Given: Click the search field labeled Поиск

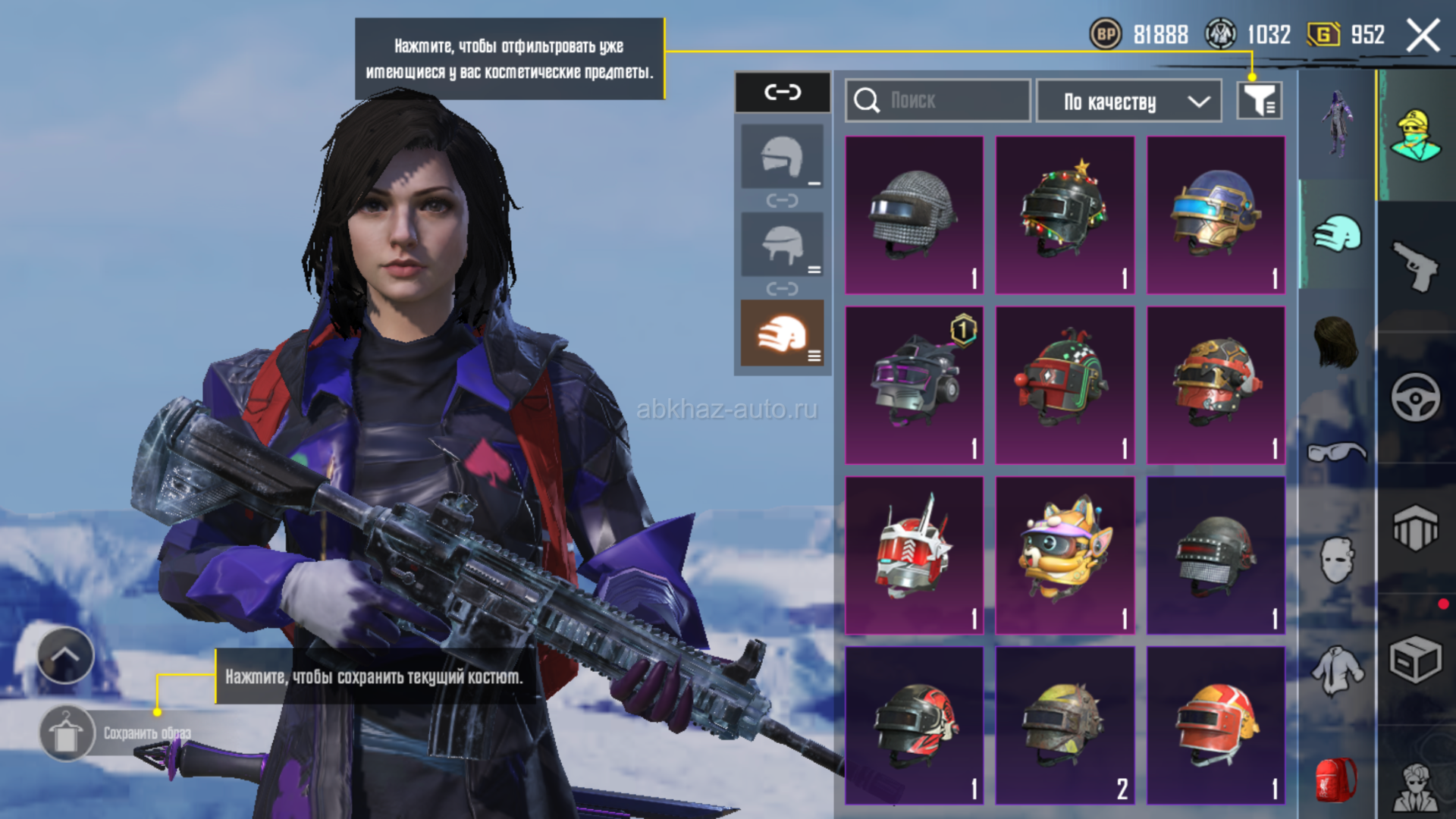Looking at the screenshot, I should point(937,100).
